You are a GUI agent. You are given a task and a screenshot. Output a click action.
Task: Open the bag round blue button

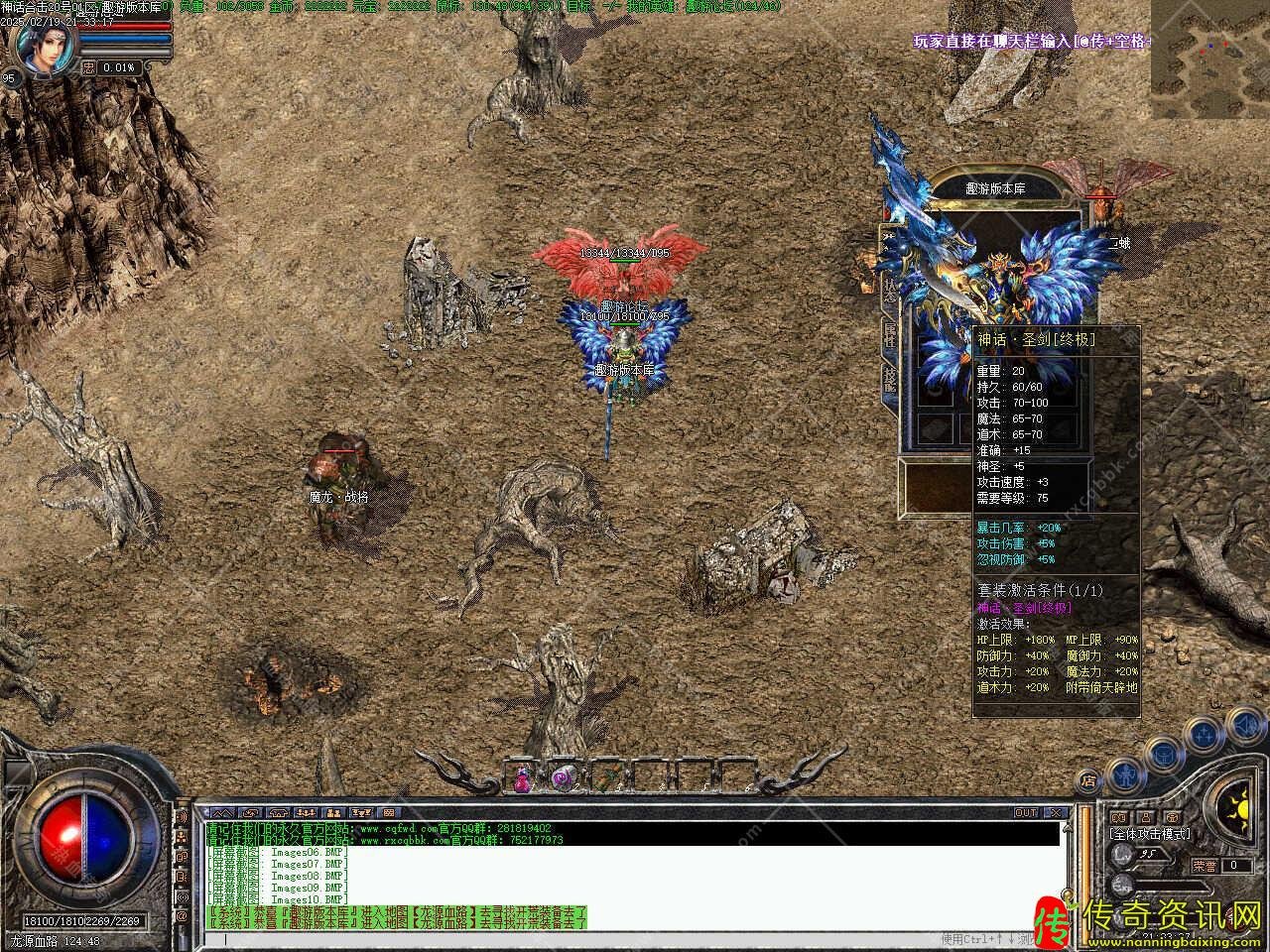1163,754
